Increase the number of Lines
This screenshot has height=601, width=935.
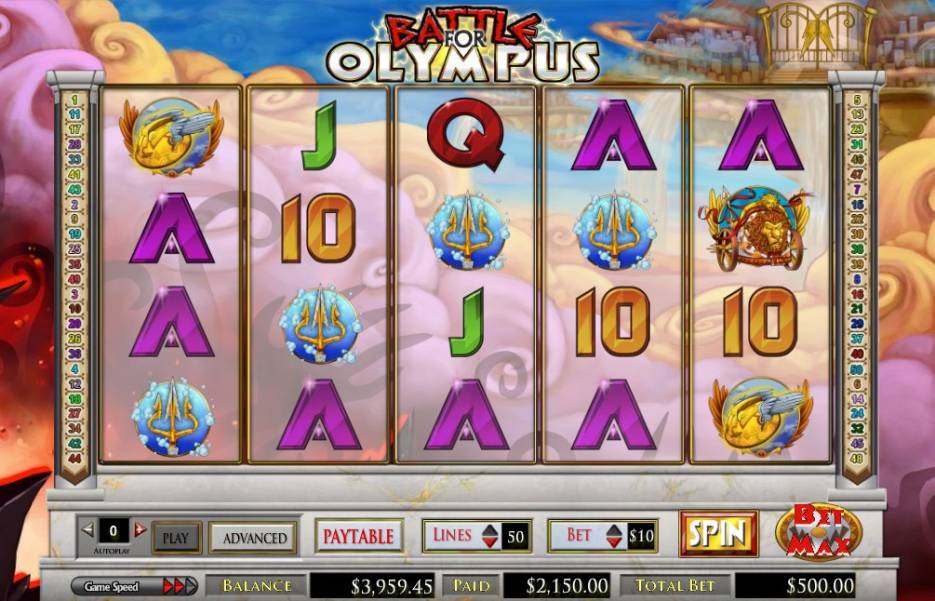click(487, 529)
